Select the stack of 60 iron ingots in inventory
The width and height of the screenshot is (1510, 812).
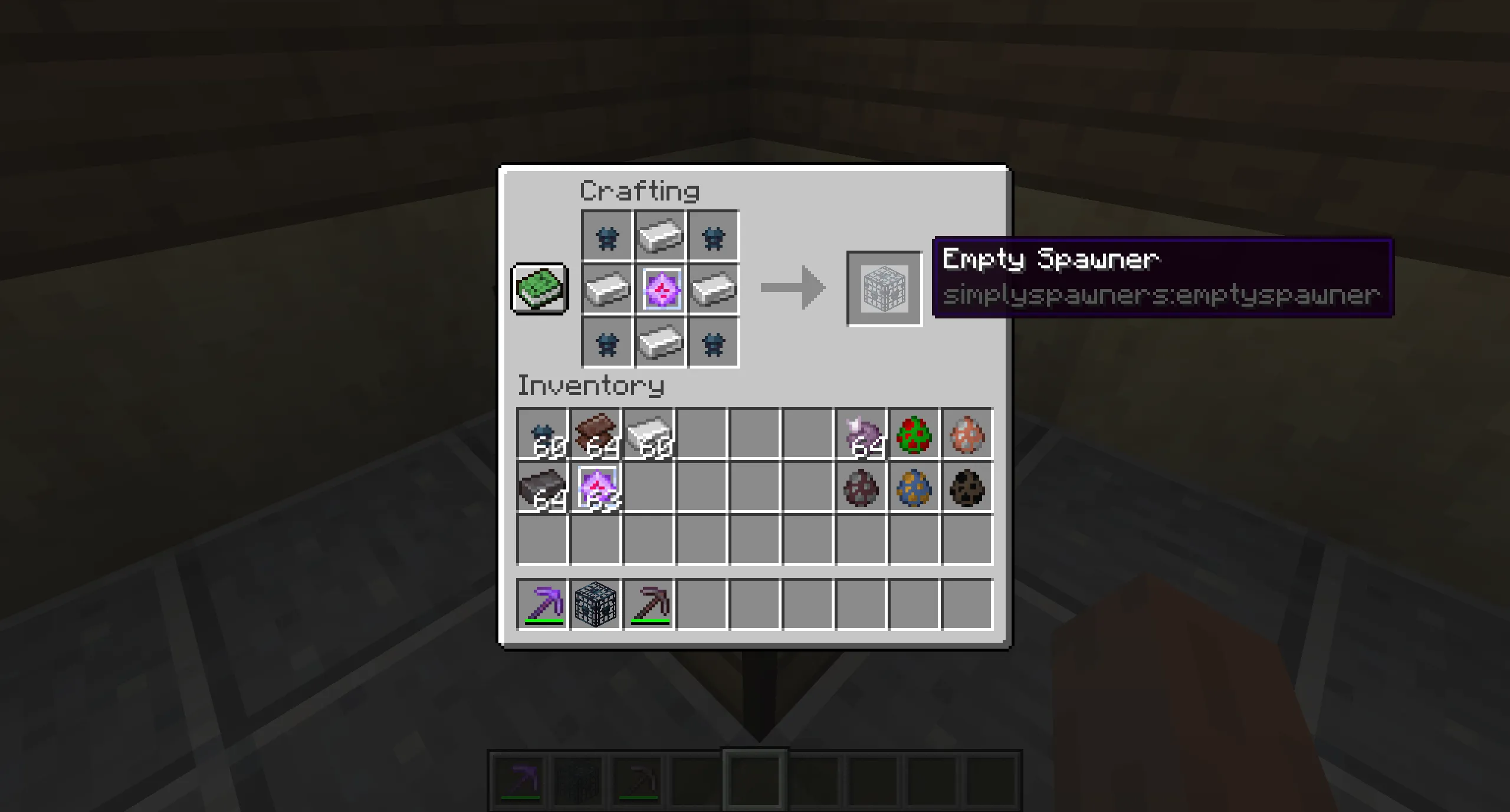click(x=649, y=435)
